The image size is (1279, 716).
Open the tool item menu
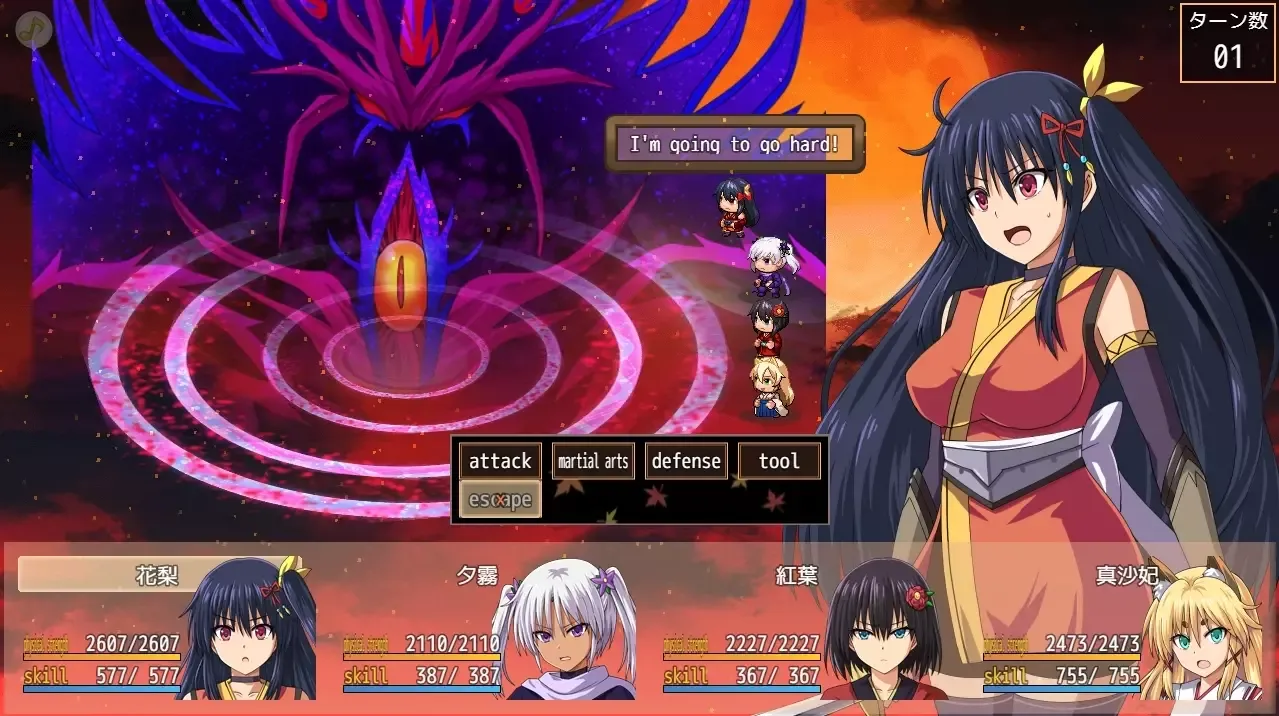click(779, 461)
